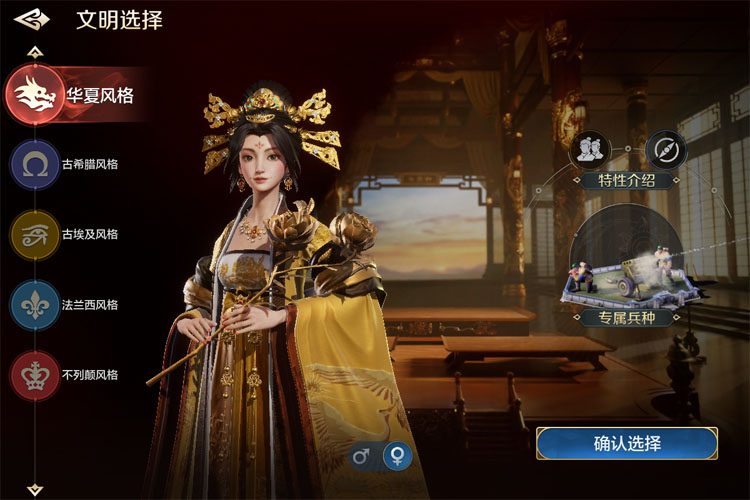This screenshot has height=500, width=750.
Task: Open the 特性介绍 traits introduction
Action: point(627,181)
